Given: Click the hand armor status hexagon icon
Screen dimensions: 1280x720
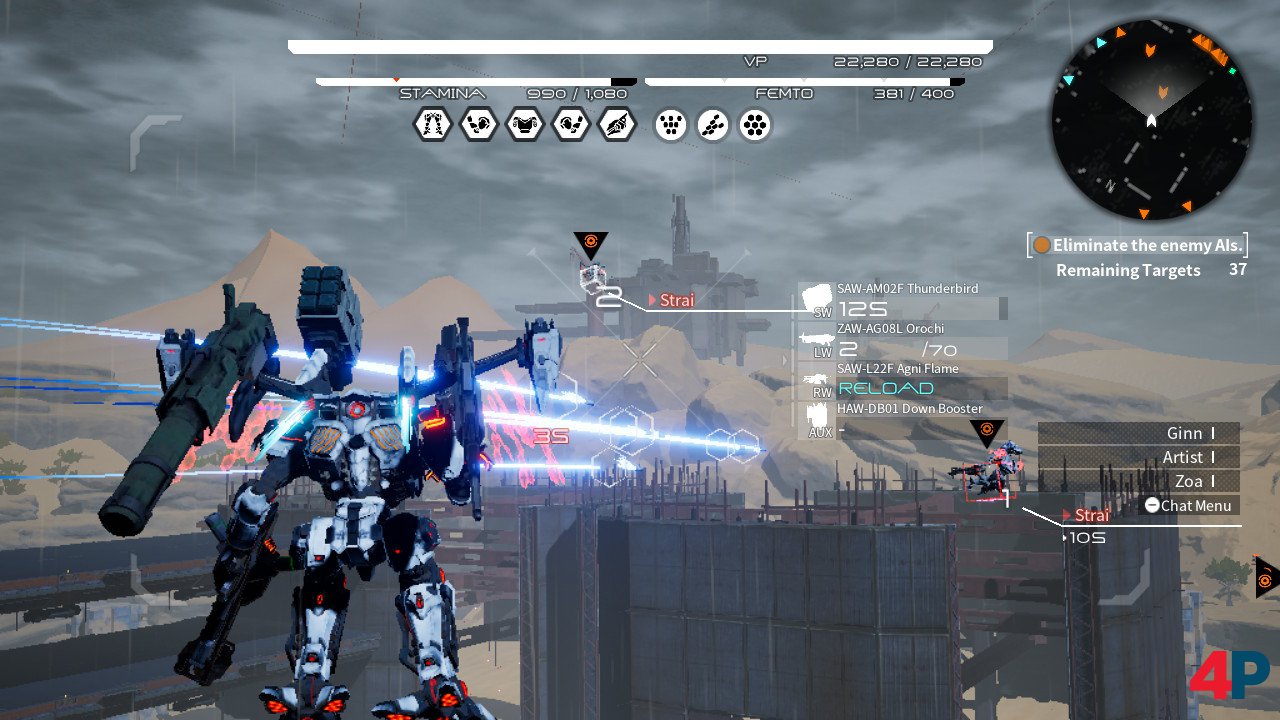Looking at the screenshot, I should (x=616, y=125).
